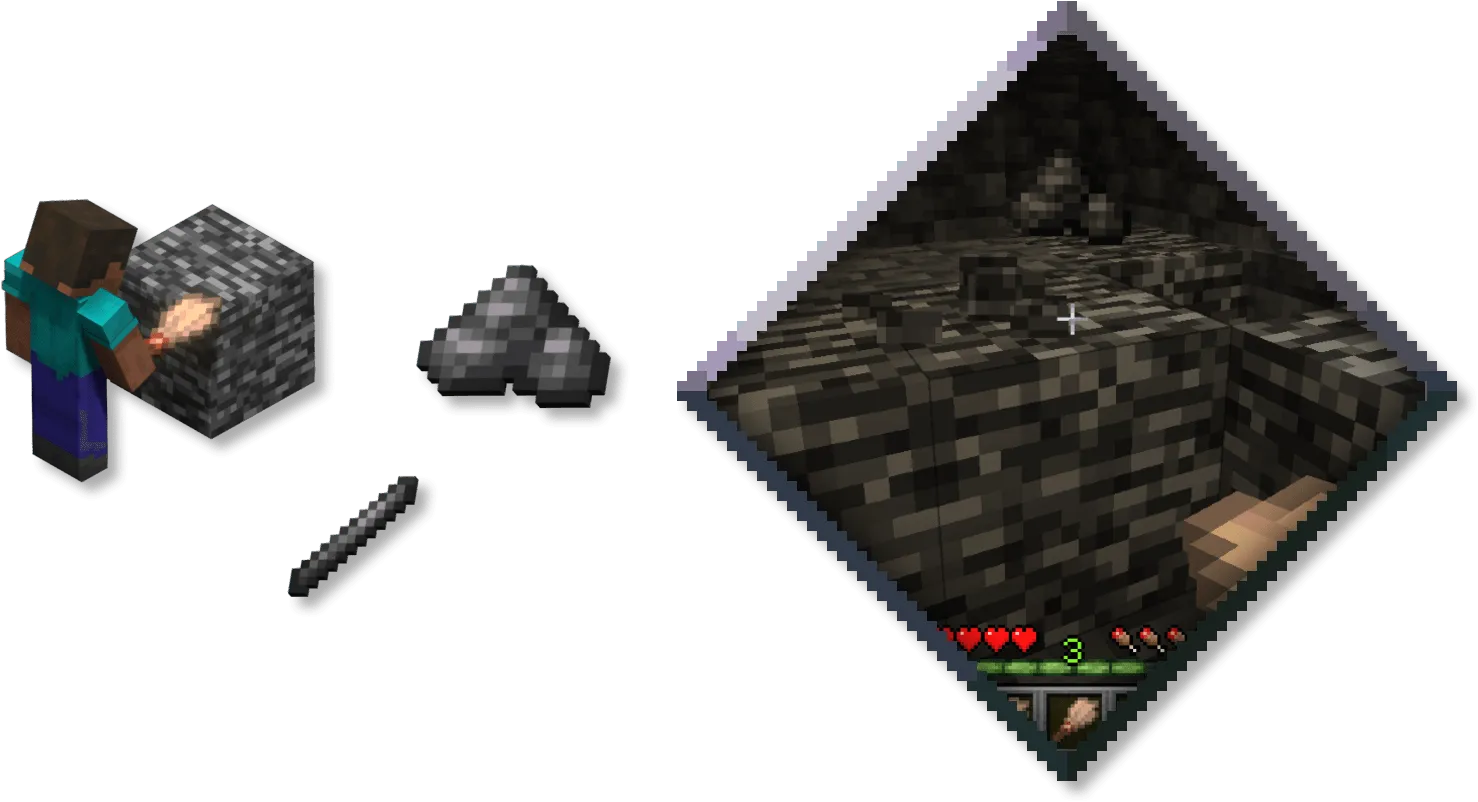Click the crosshair in the gameplay view
1478x802 pixels.
pyautogui.click(x=1071, y=318)
